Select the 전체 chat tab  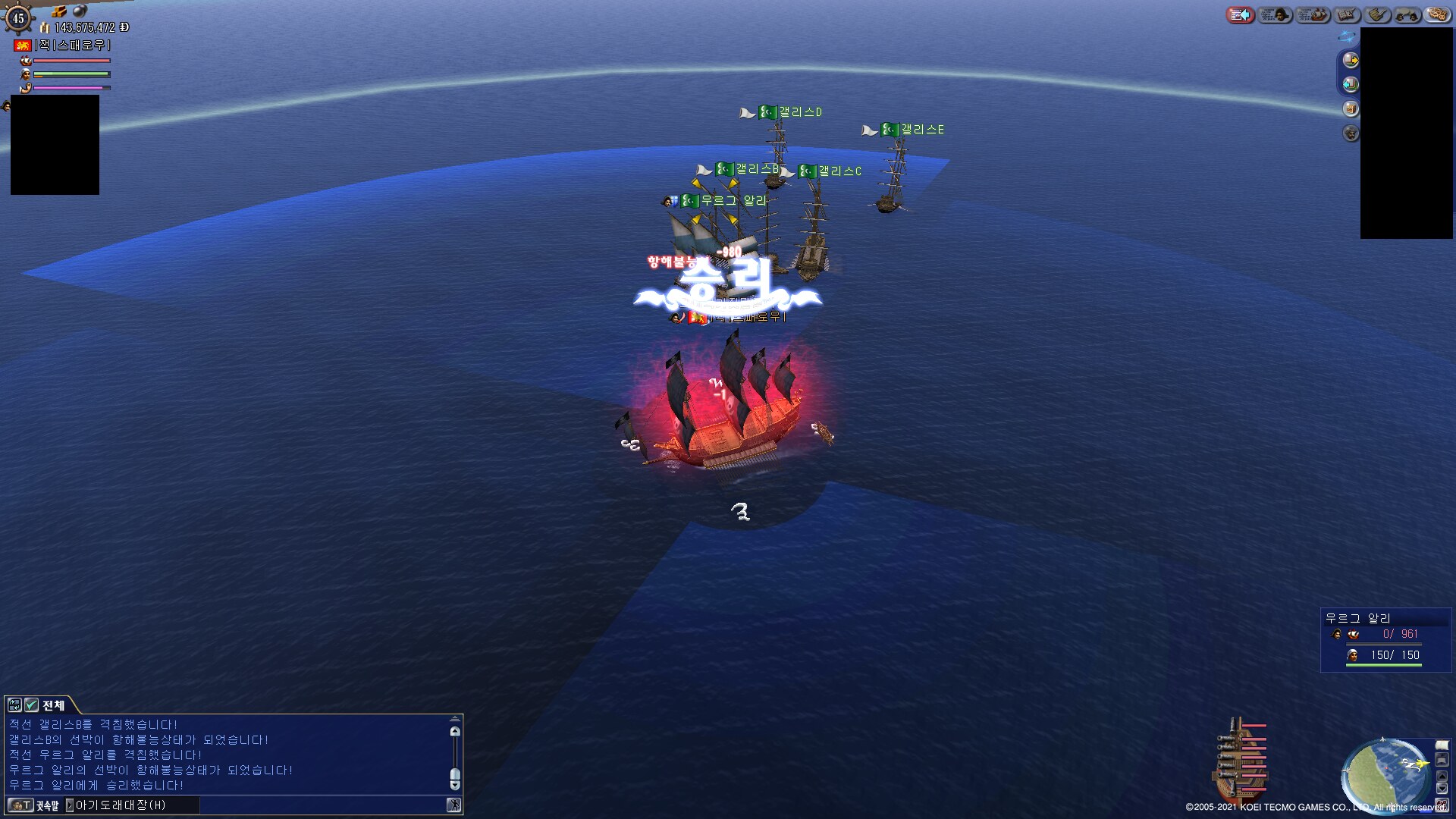pos(53,705)
